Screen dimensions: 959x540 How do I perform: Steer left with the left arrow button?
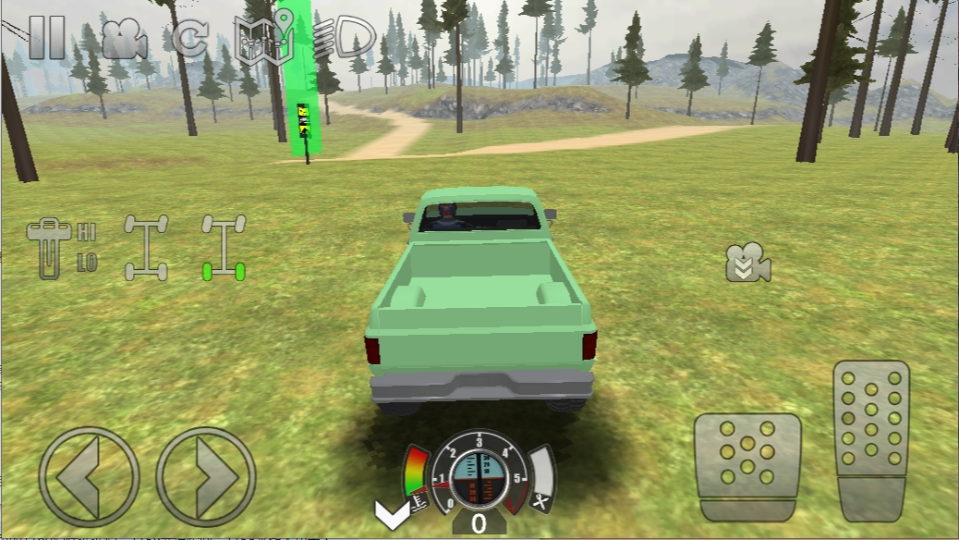tap(89, 477)
